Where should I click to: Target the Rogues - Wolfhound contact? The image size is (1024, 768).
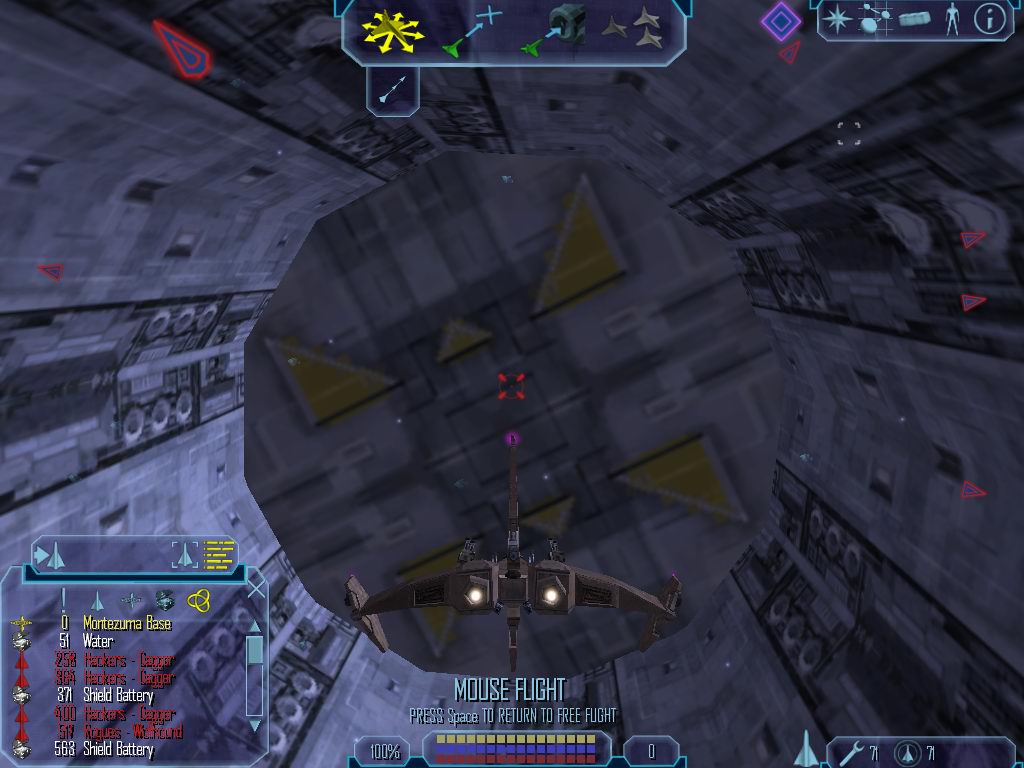tap(129, 732)
